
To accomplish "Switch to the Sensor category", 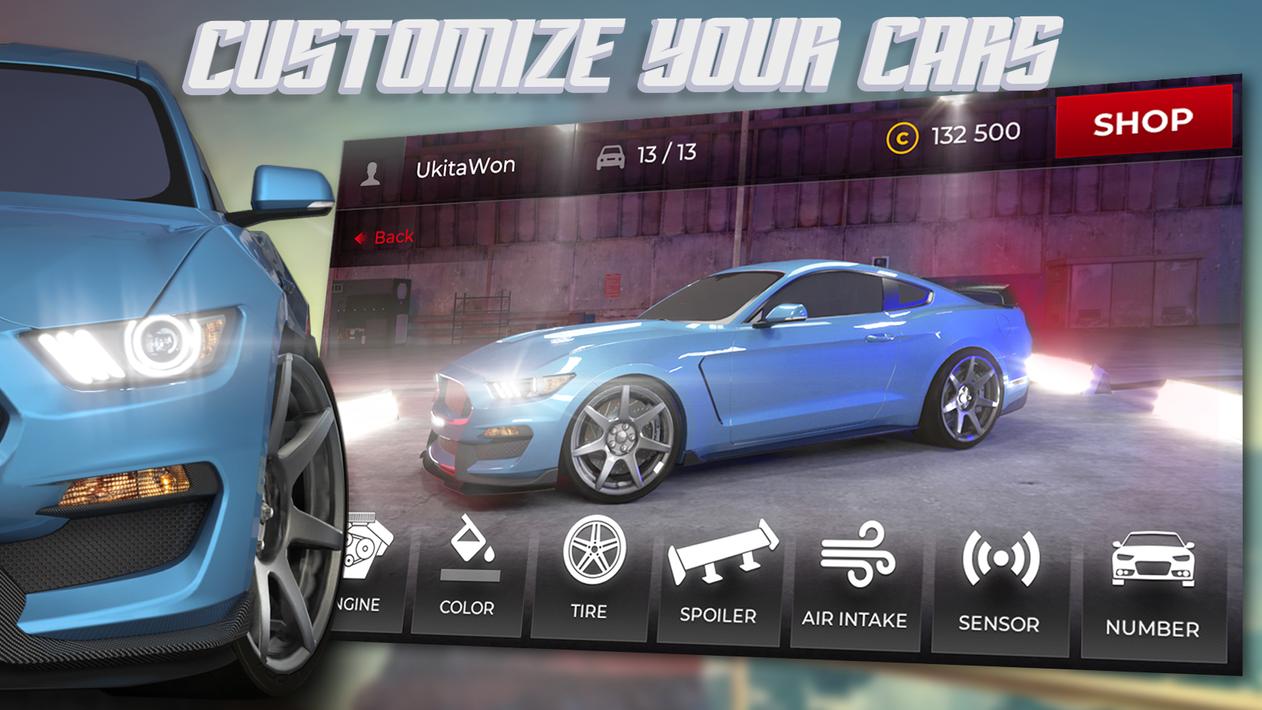I will coord(999,587).
